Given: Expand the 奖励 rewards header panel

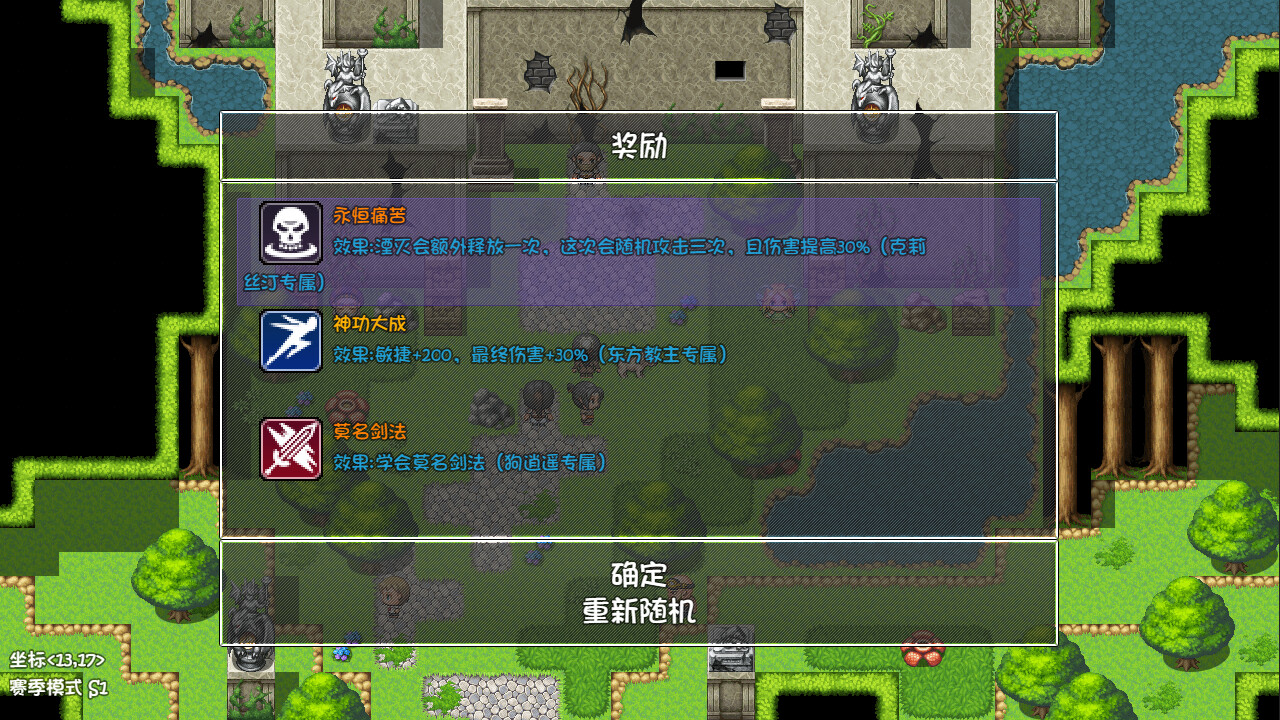Looking at the screenshot, I should click(x=640, y=146).
